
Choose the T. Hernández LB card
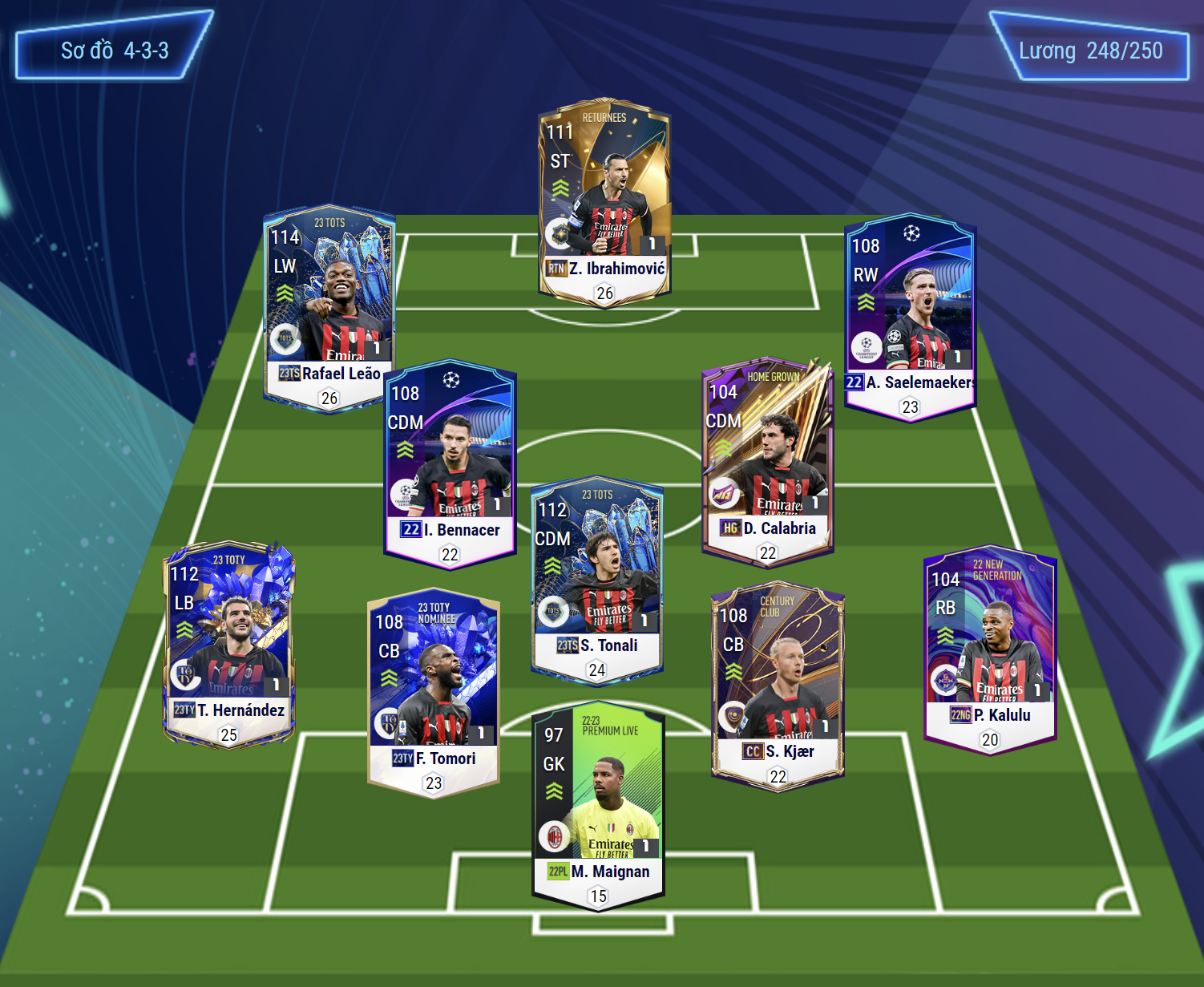click(x=229, y=645)
